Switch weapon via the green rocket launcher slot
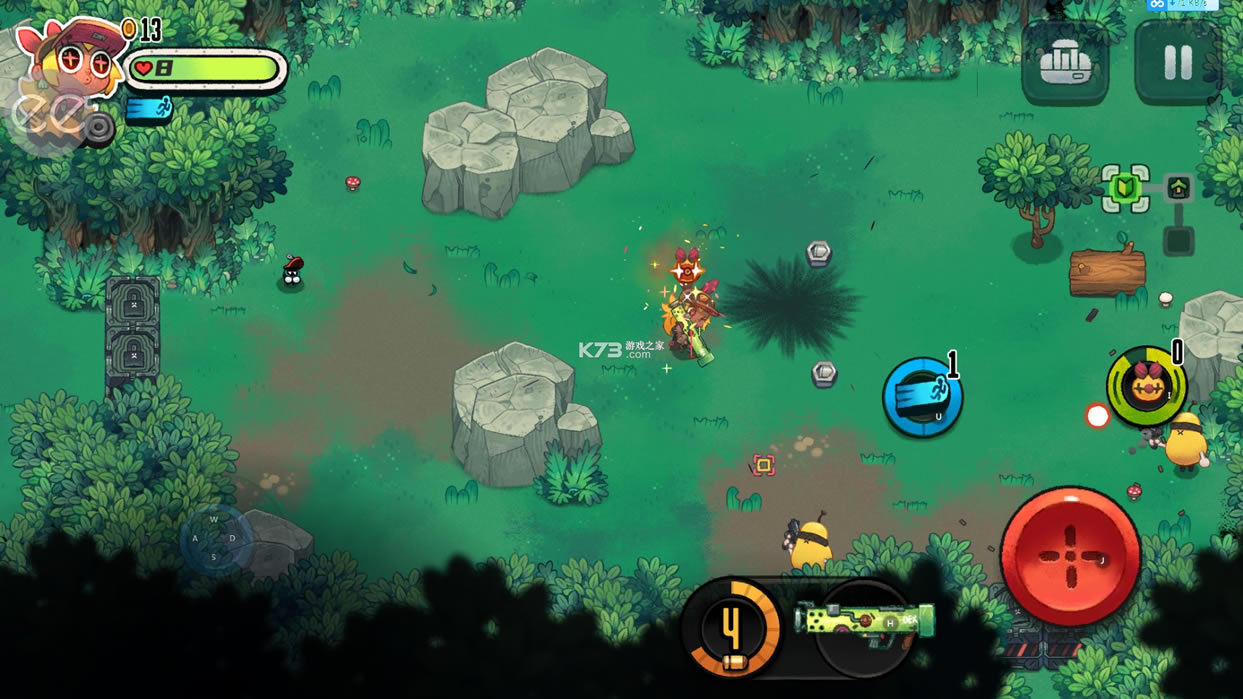The width and height of the screenshot is (1243, 699). (866, 622)
